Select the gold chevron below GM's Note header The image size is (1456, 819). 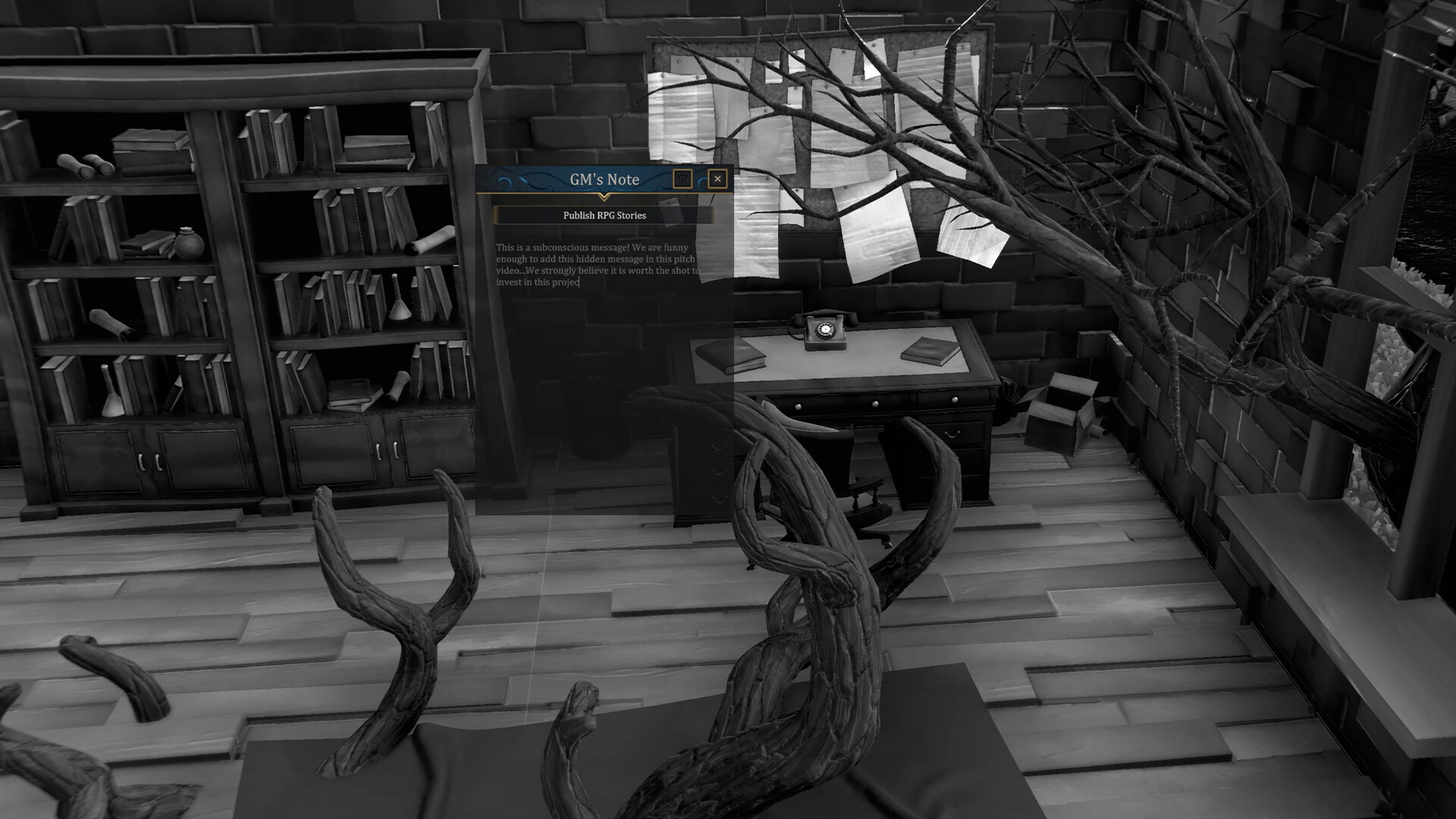click(x=604, y=196)
